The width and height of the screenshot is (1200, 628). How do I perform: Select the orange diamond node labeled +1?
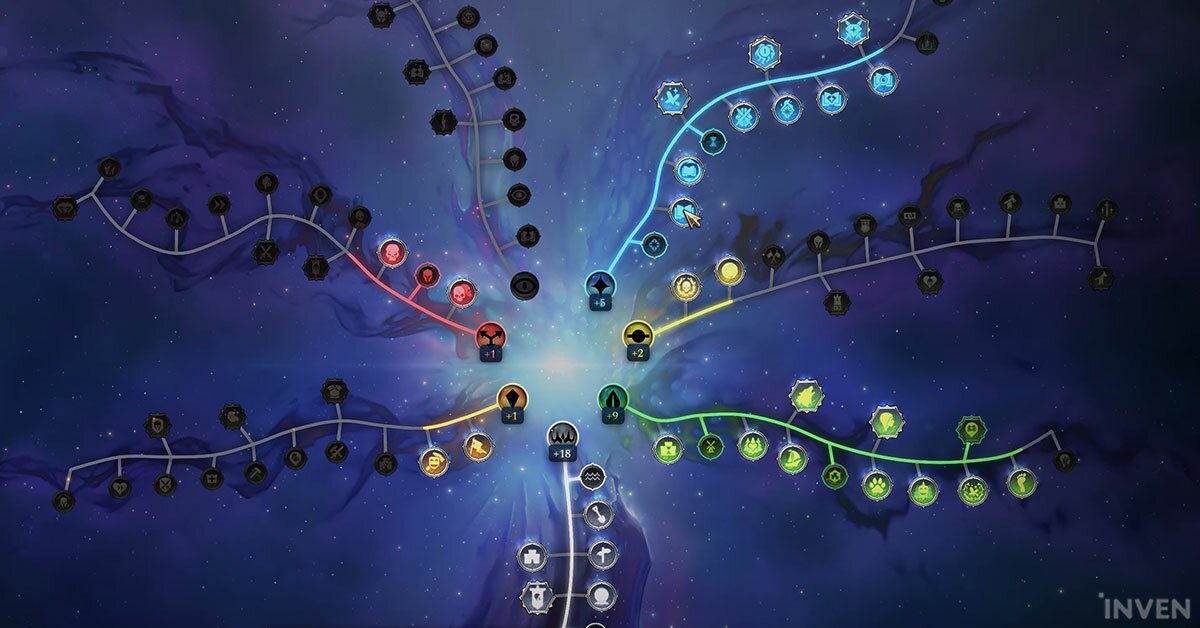pyautogui.click(x=512, y=397)
